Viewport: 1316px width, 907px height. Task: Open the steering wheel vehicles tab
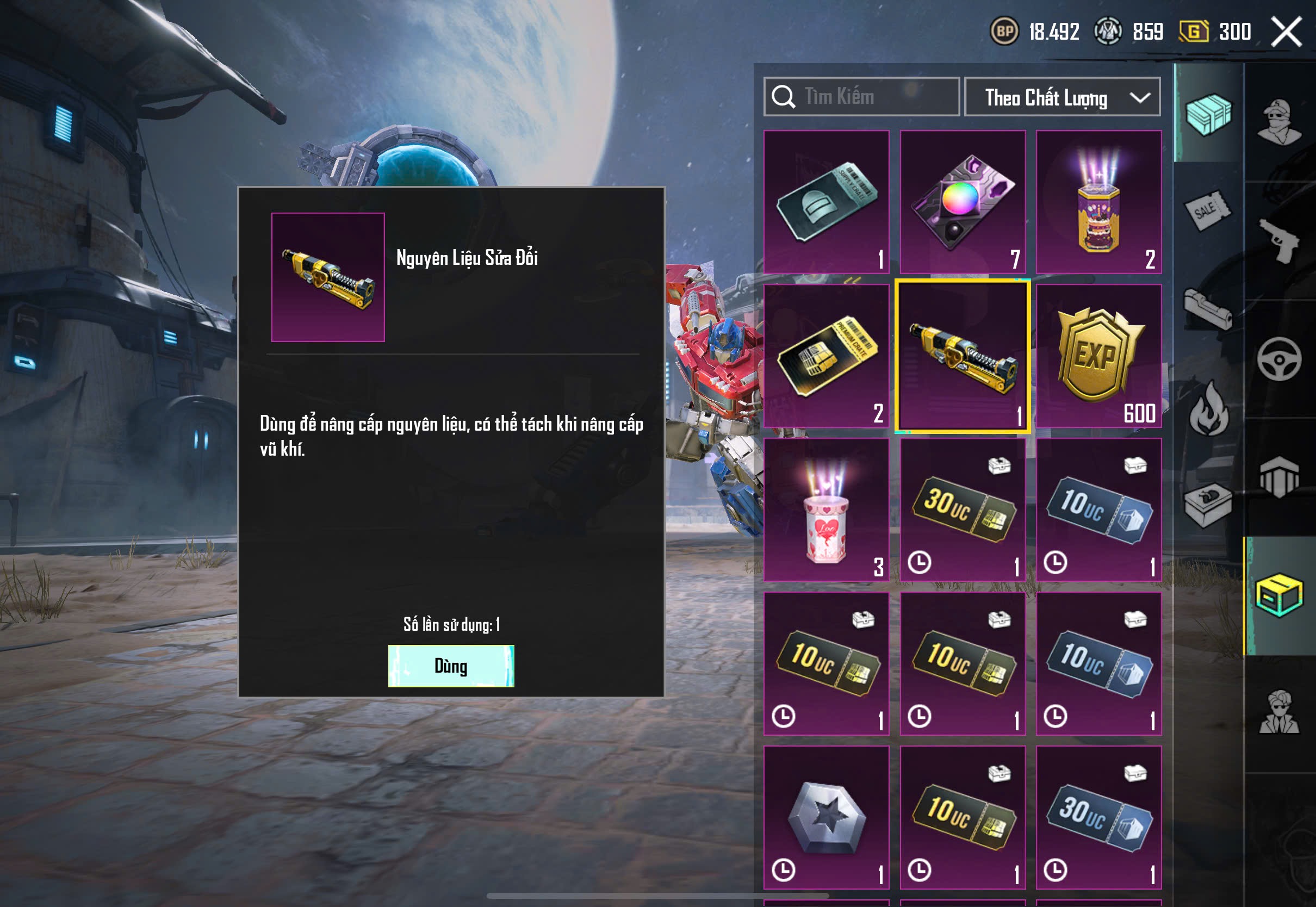click(1279, 360)
